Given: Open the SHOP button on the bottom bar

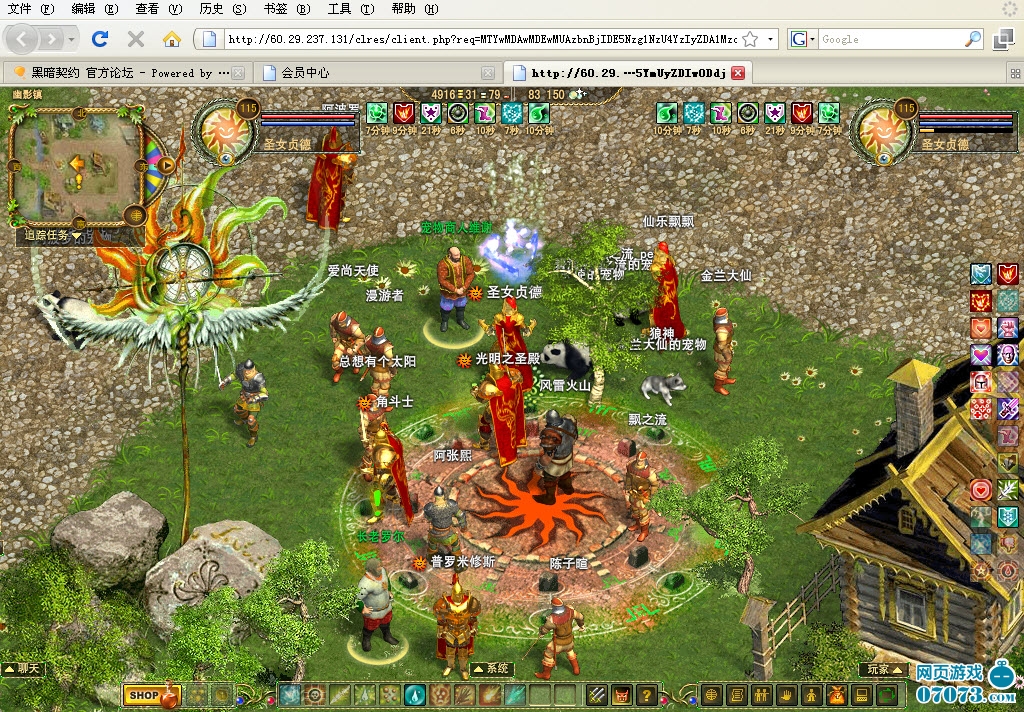Looking at the screenshot, I should tap(145, 695).
